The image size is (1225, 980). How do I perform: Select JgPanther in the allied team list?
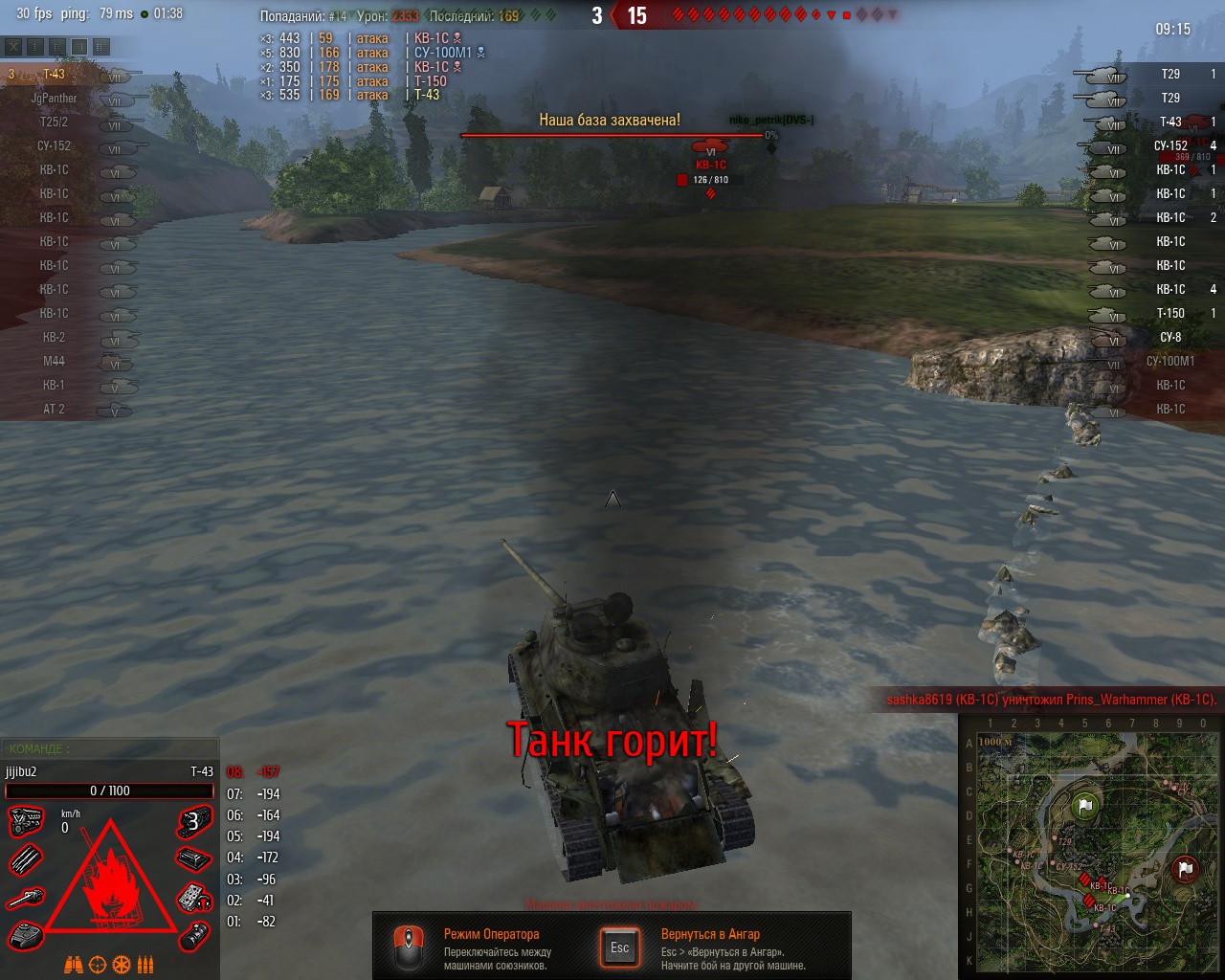[x=55, y=99]
